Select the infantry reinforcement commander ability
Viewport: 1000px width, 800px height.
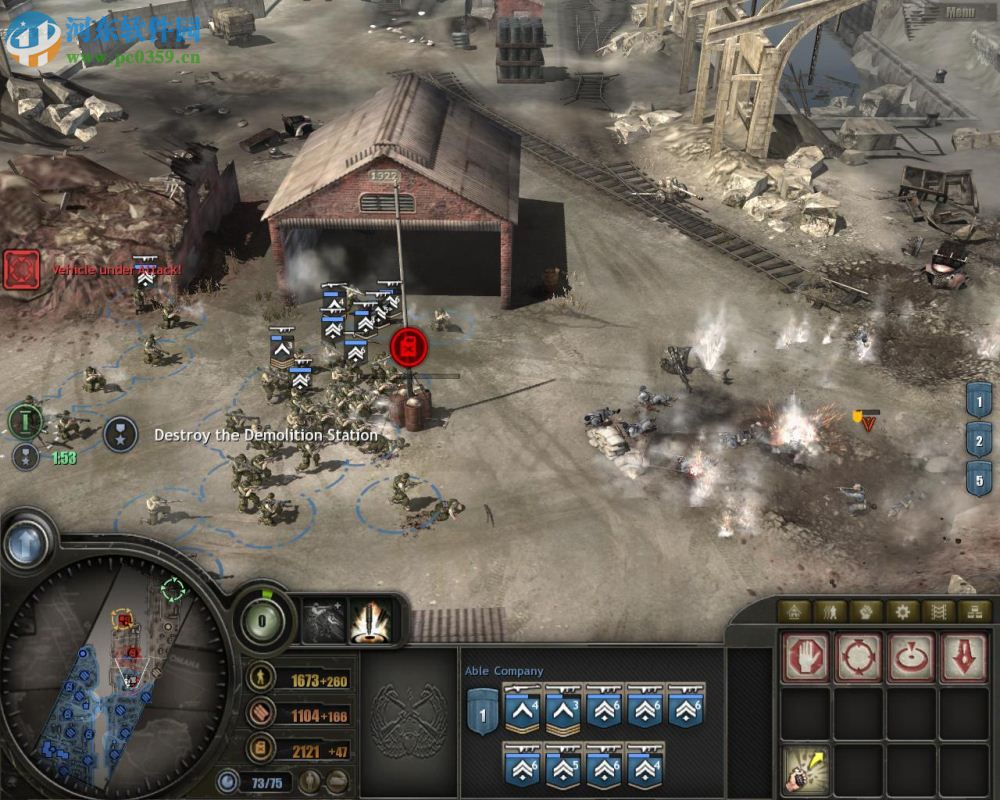(323, 622)
